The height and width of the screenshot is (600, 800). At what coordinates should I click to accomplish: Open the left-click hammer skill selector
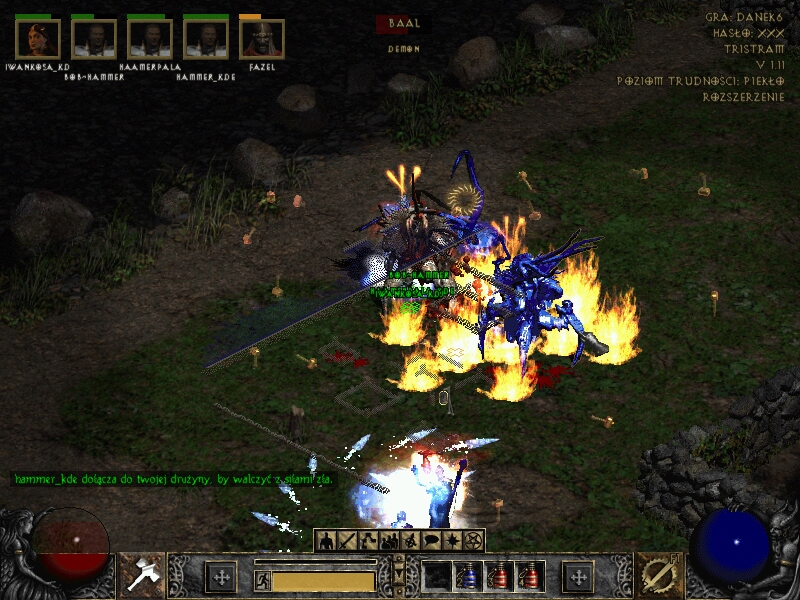tap(142, 576)
